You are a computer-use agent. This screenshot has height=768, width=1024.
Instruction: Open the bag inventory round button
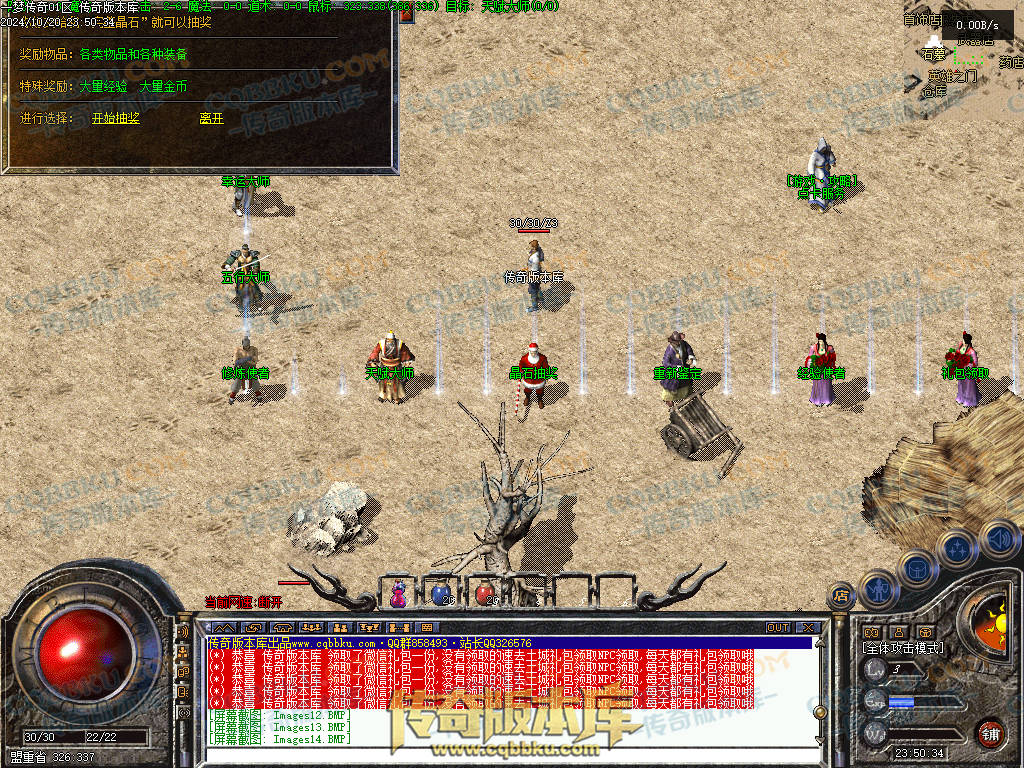pos(915,567)
